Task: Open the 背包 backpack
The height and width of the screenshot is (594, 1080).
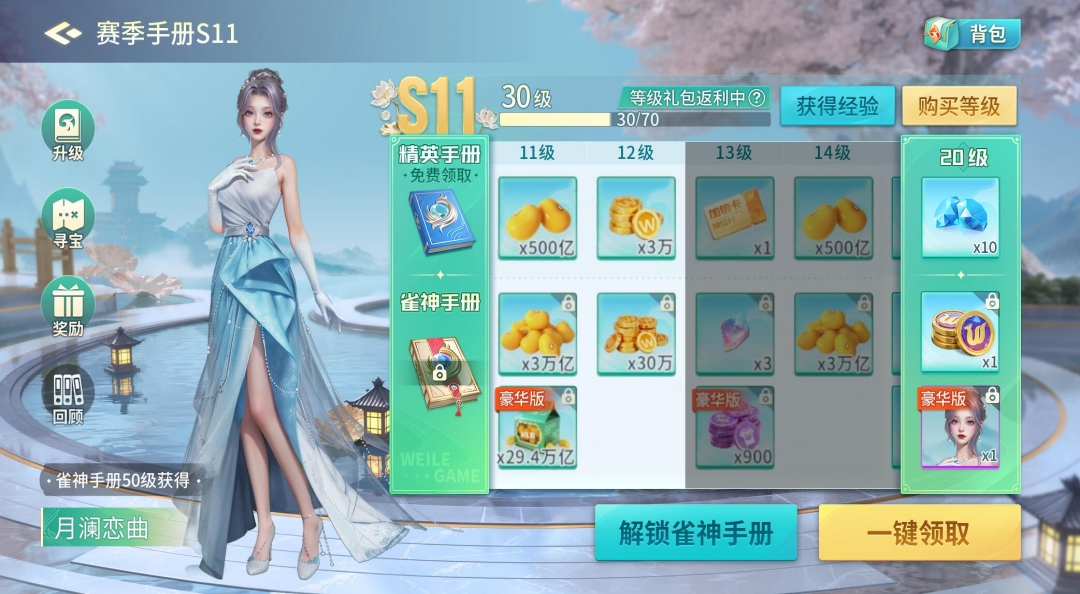Action: coord(971,33)
